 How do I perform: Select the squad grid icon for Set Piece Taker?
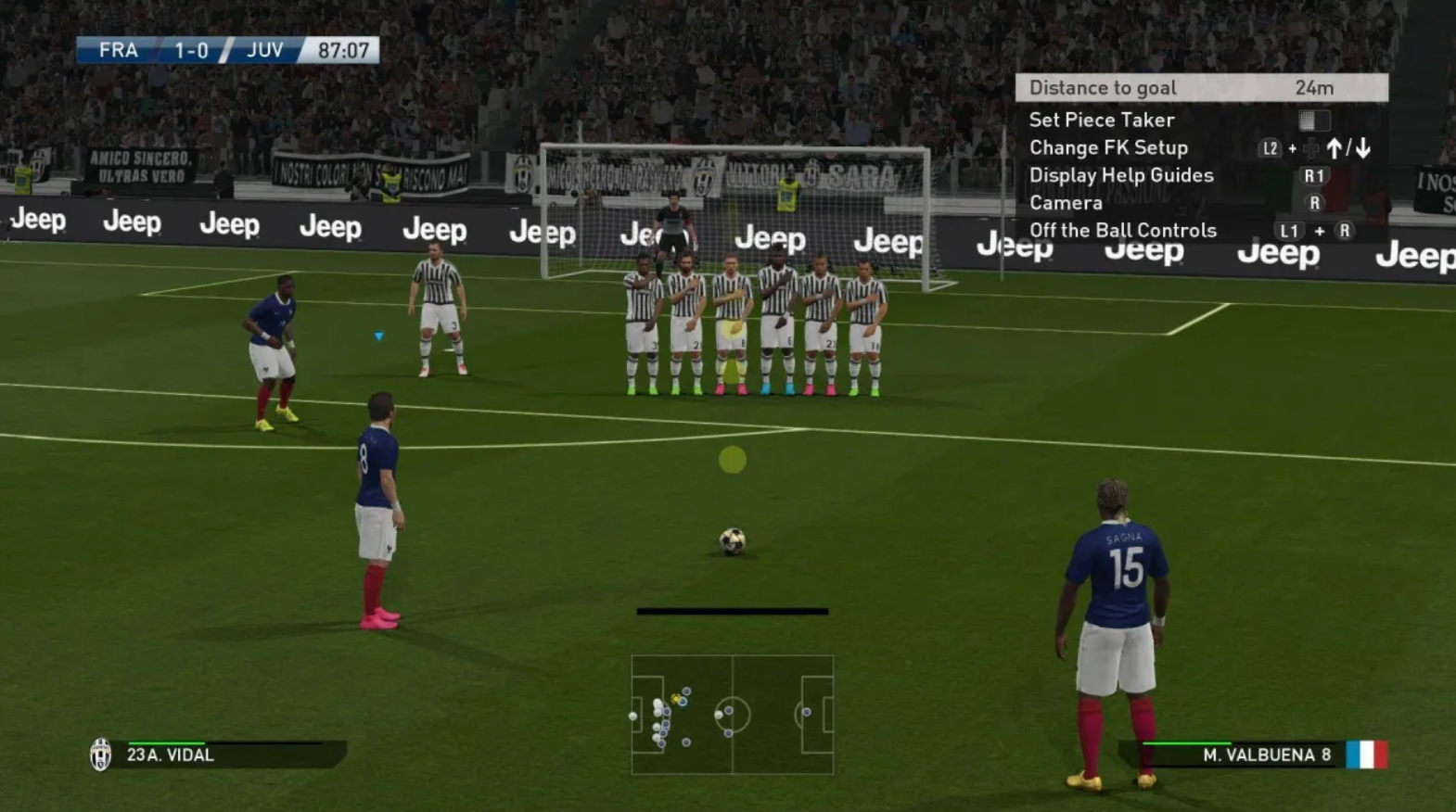coord(1314,121)
